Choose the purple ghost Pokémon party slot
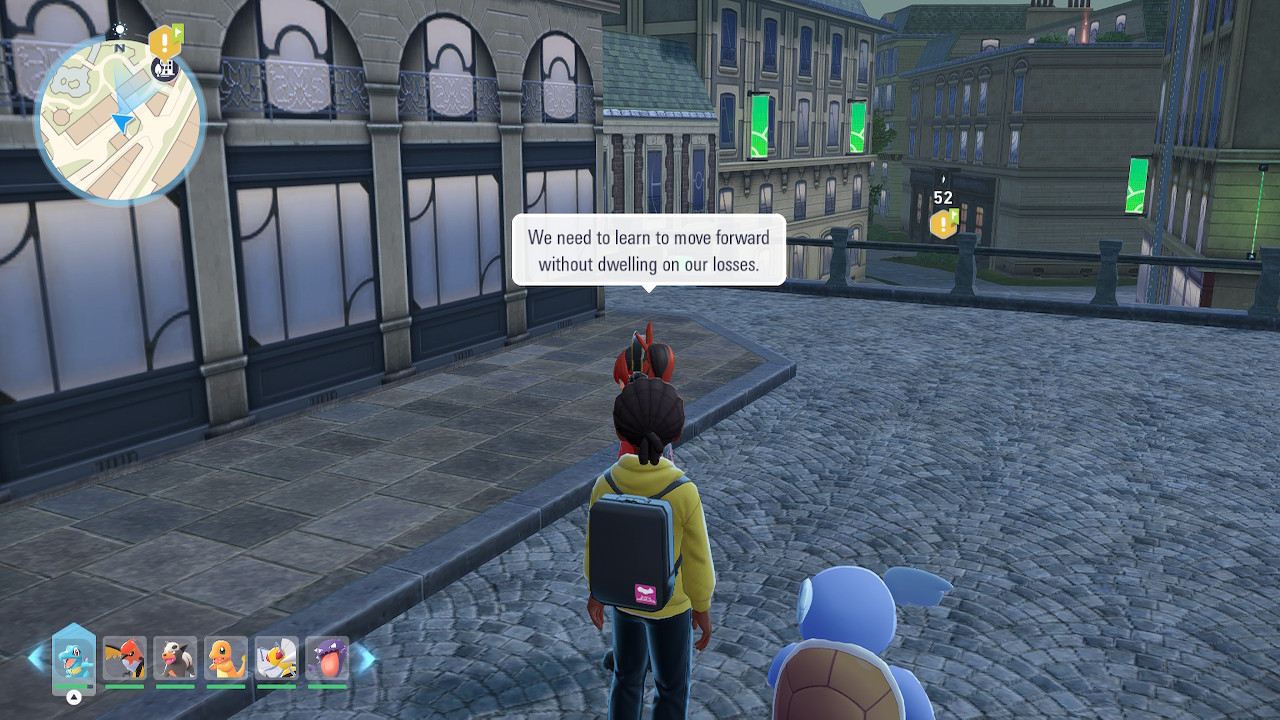 (327, 659)
